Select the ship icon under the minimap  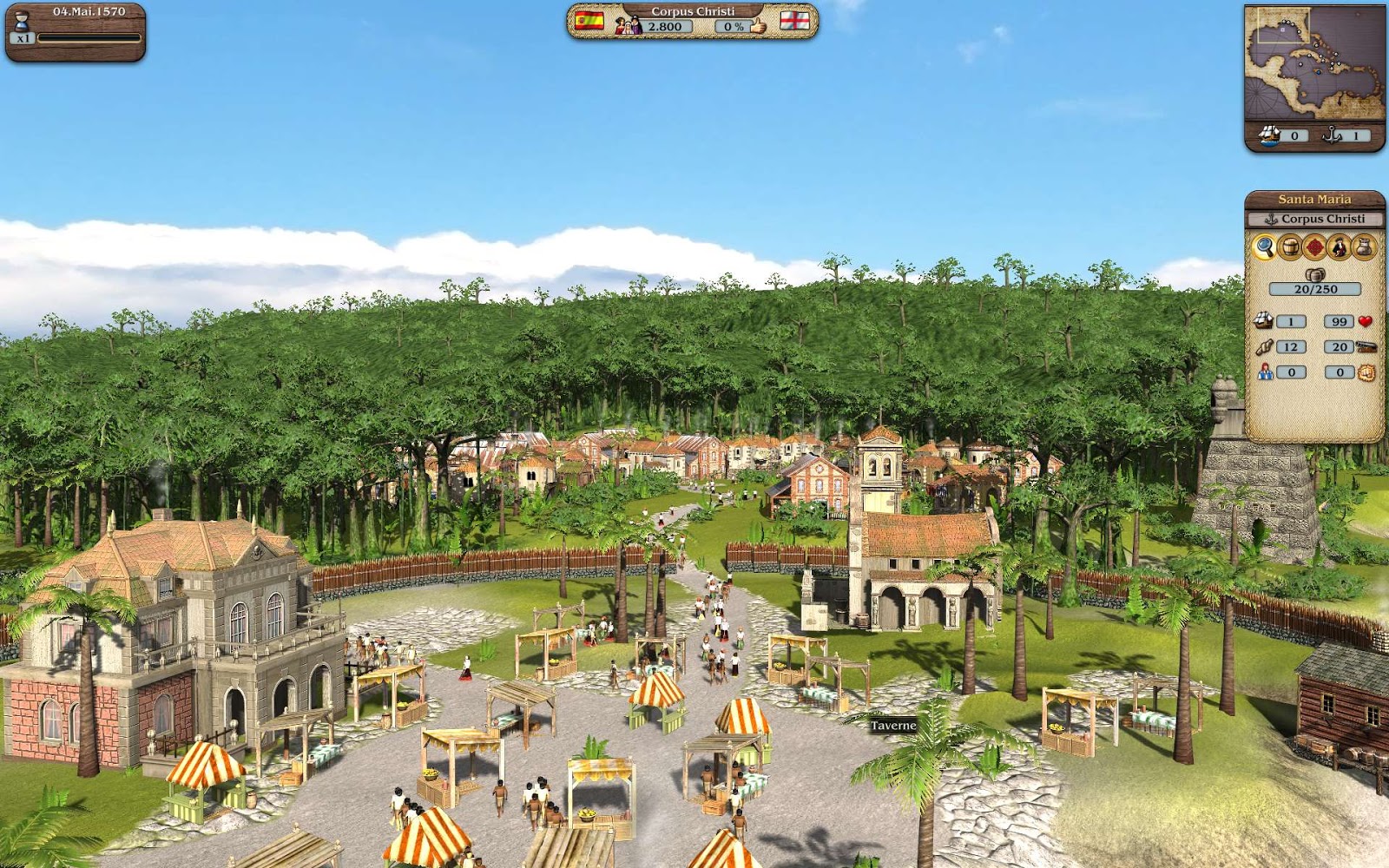pos(1269,135)
